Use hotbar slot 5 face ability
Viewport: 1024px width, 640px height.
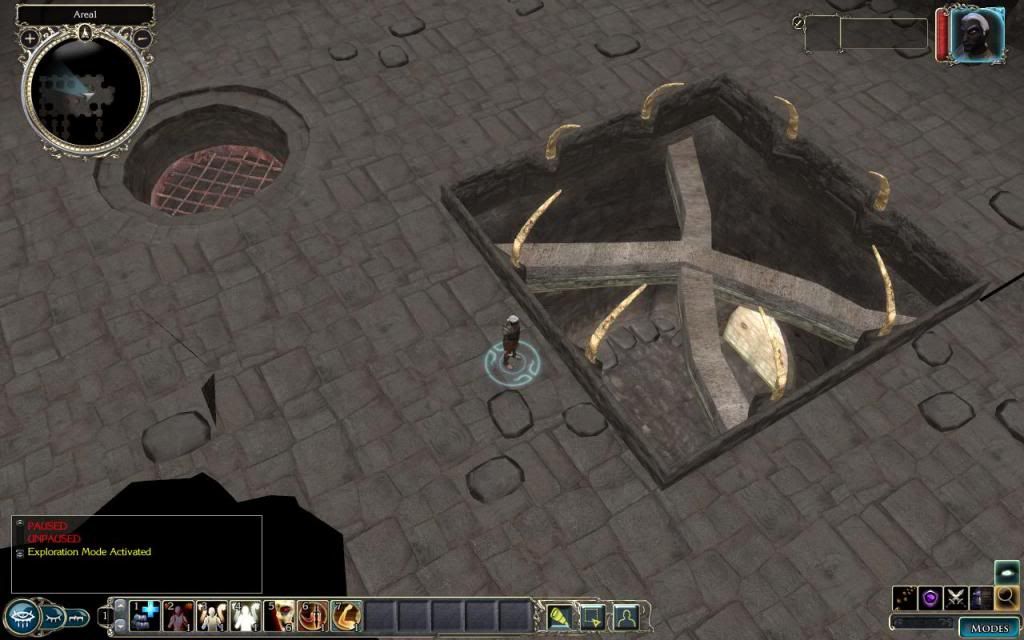[x=280, y=615]
